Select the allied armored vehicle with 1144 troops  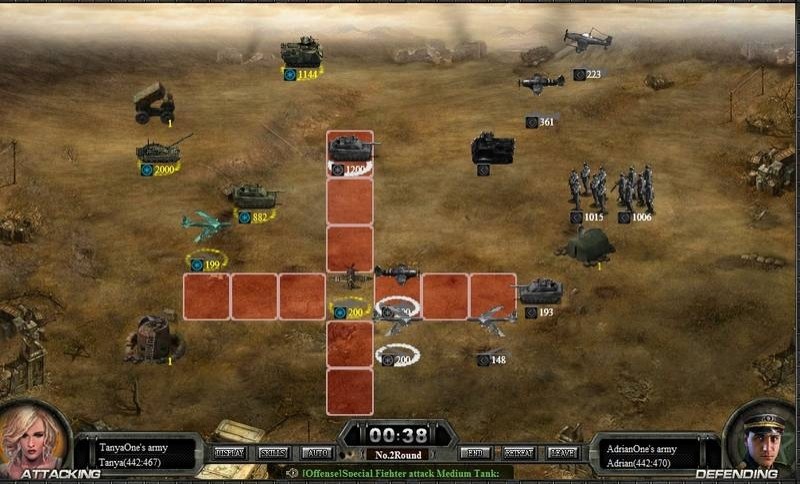[x=301, y=52]
